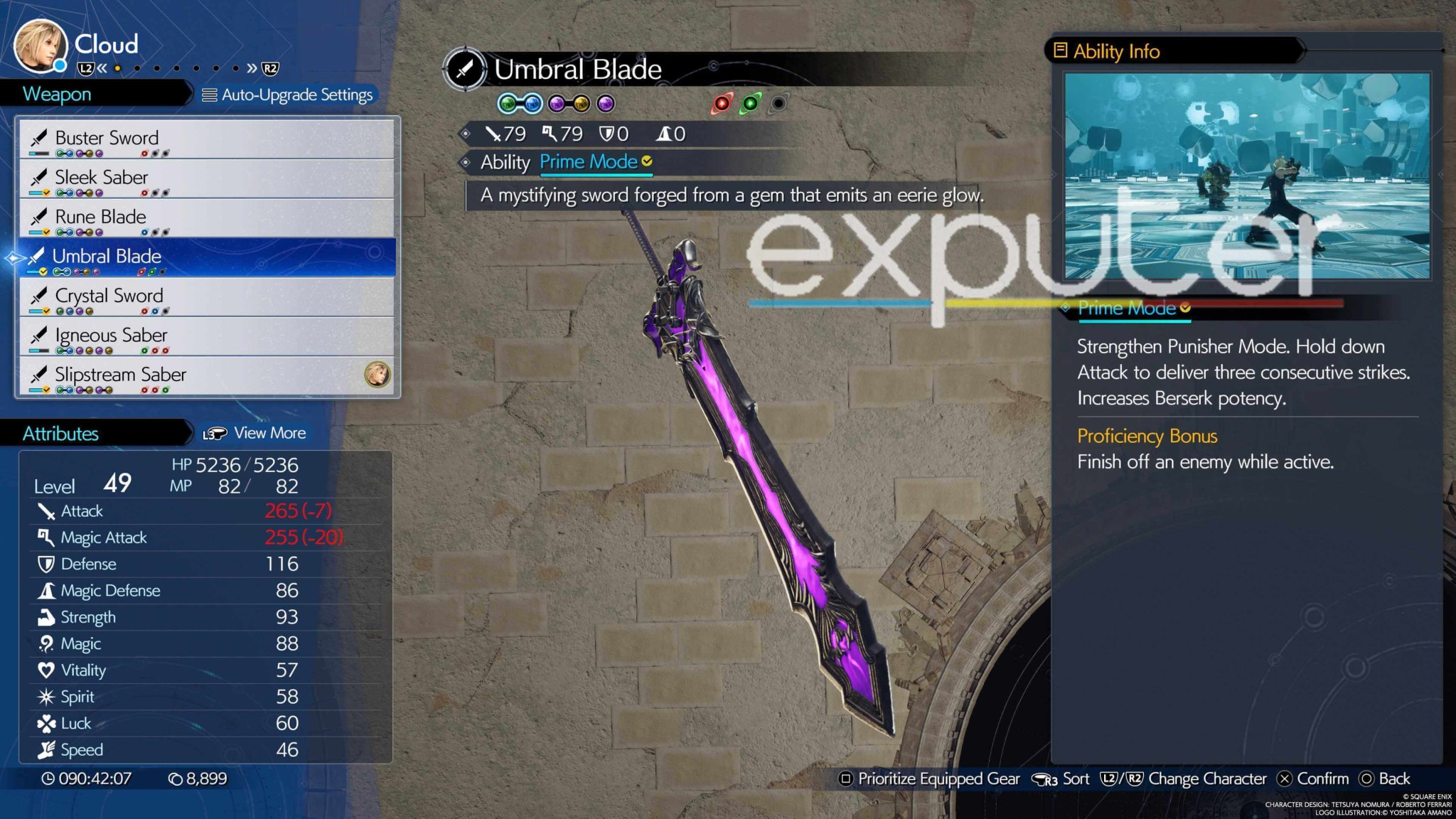The height and width of the screenshot is (819, 1456).
Task: Show more attributes with View More
Action: point(255,433)
